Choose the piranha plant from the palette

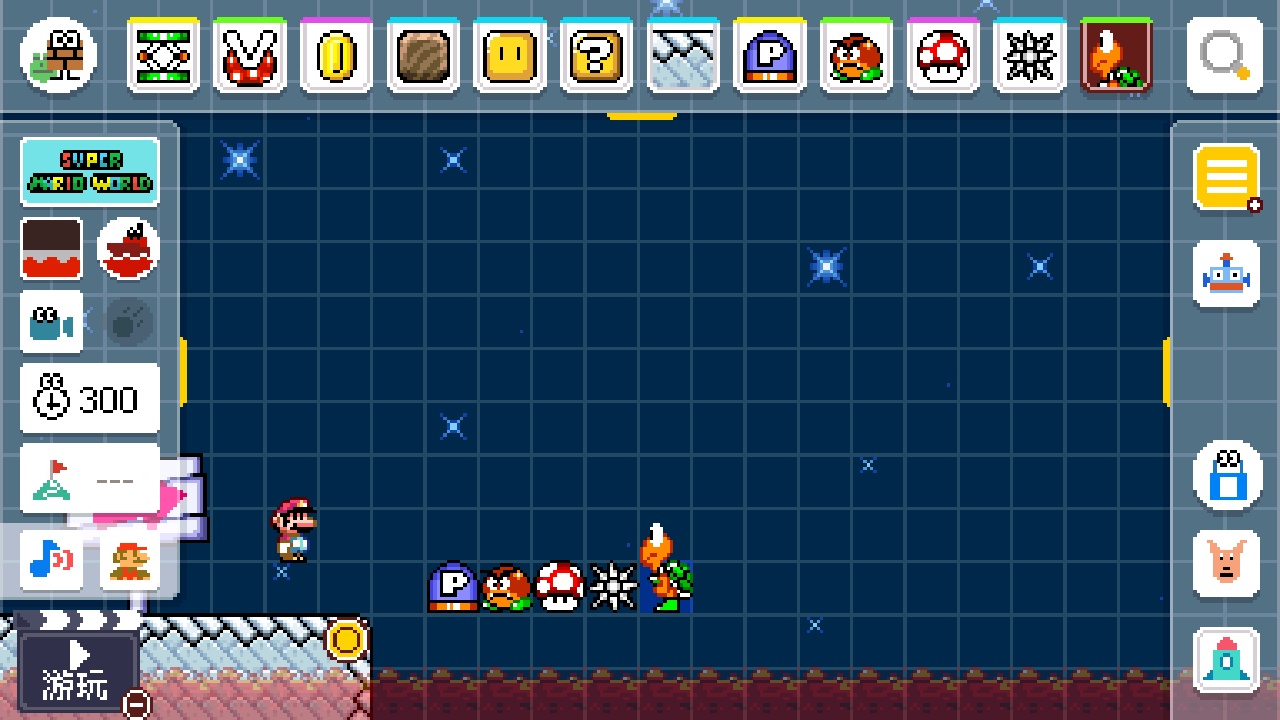point(250,55)
